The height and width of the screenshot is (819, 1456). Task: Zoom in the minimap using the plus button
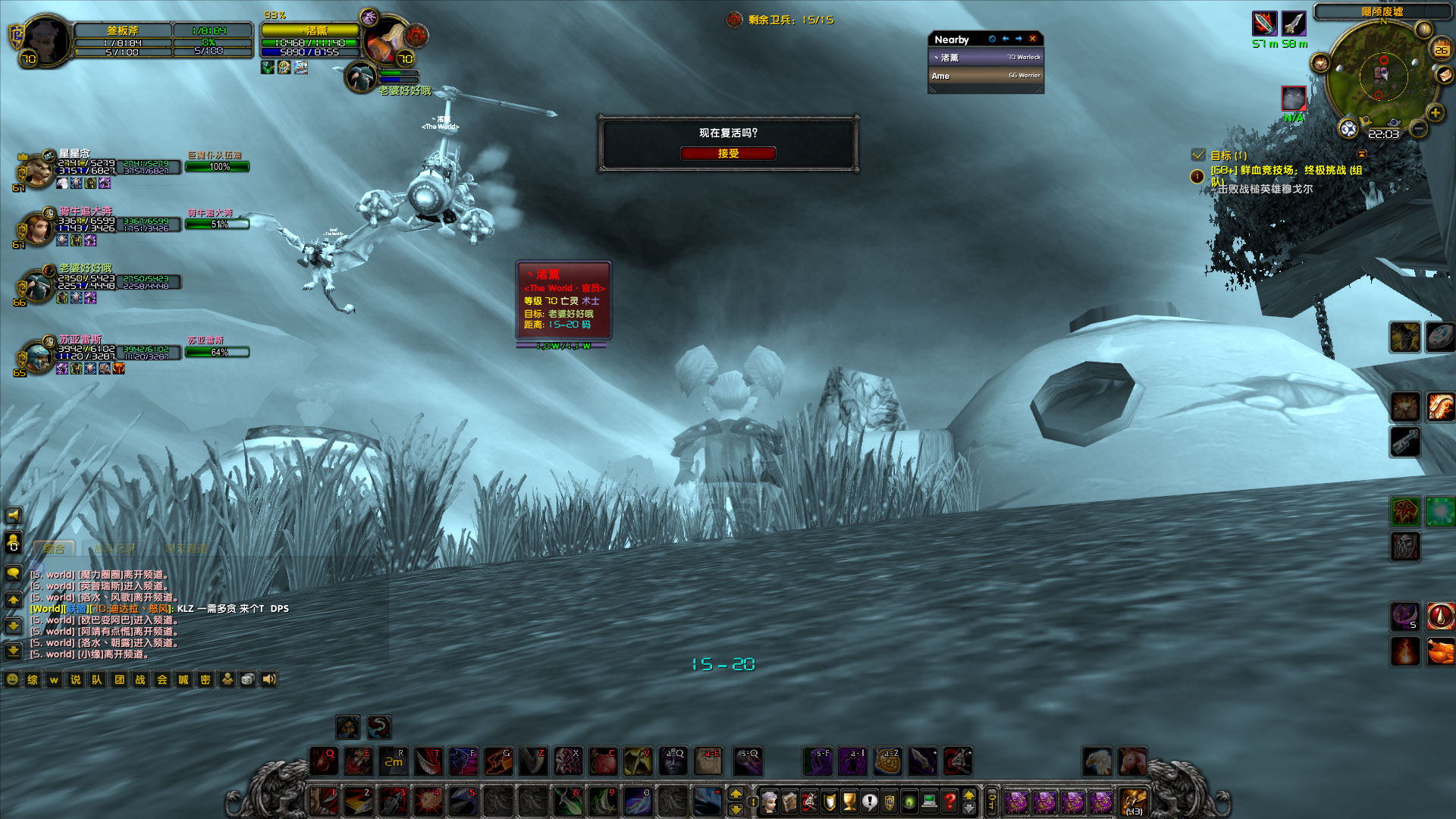[x=1436, y=112]
